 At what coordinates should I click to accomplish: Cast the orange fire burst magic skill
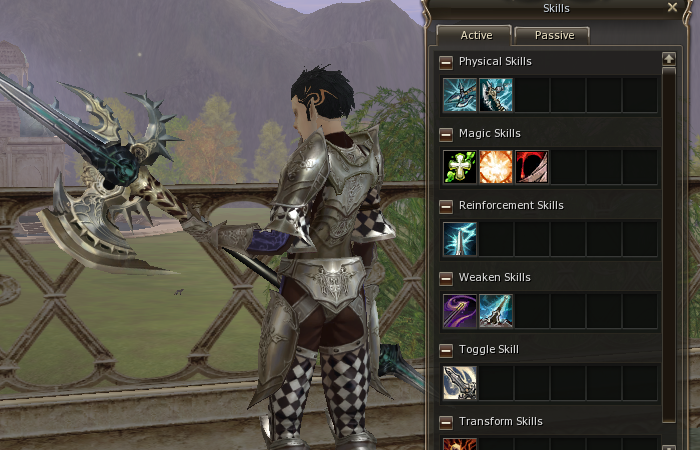(496, 167)
